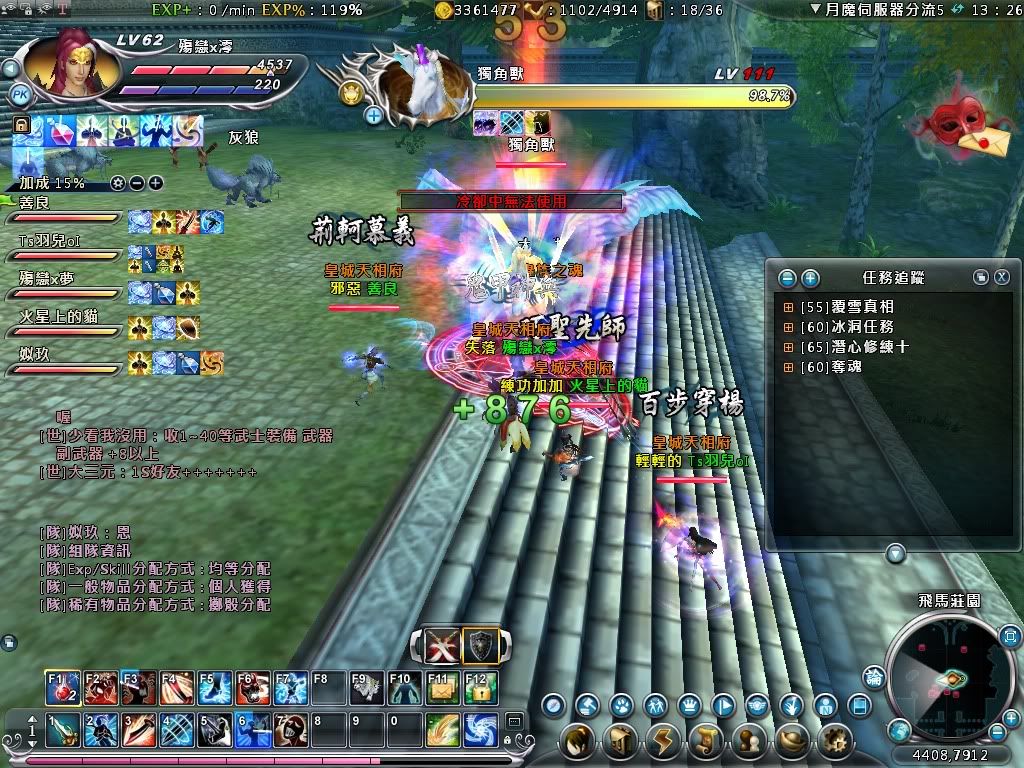
Task: Close the 任務追蹤 quest tracker panel
Action: point(1001,277)
